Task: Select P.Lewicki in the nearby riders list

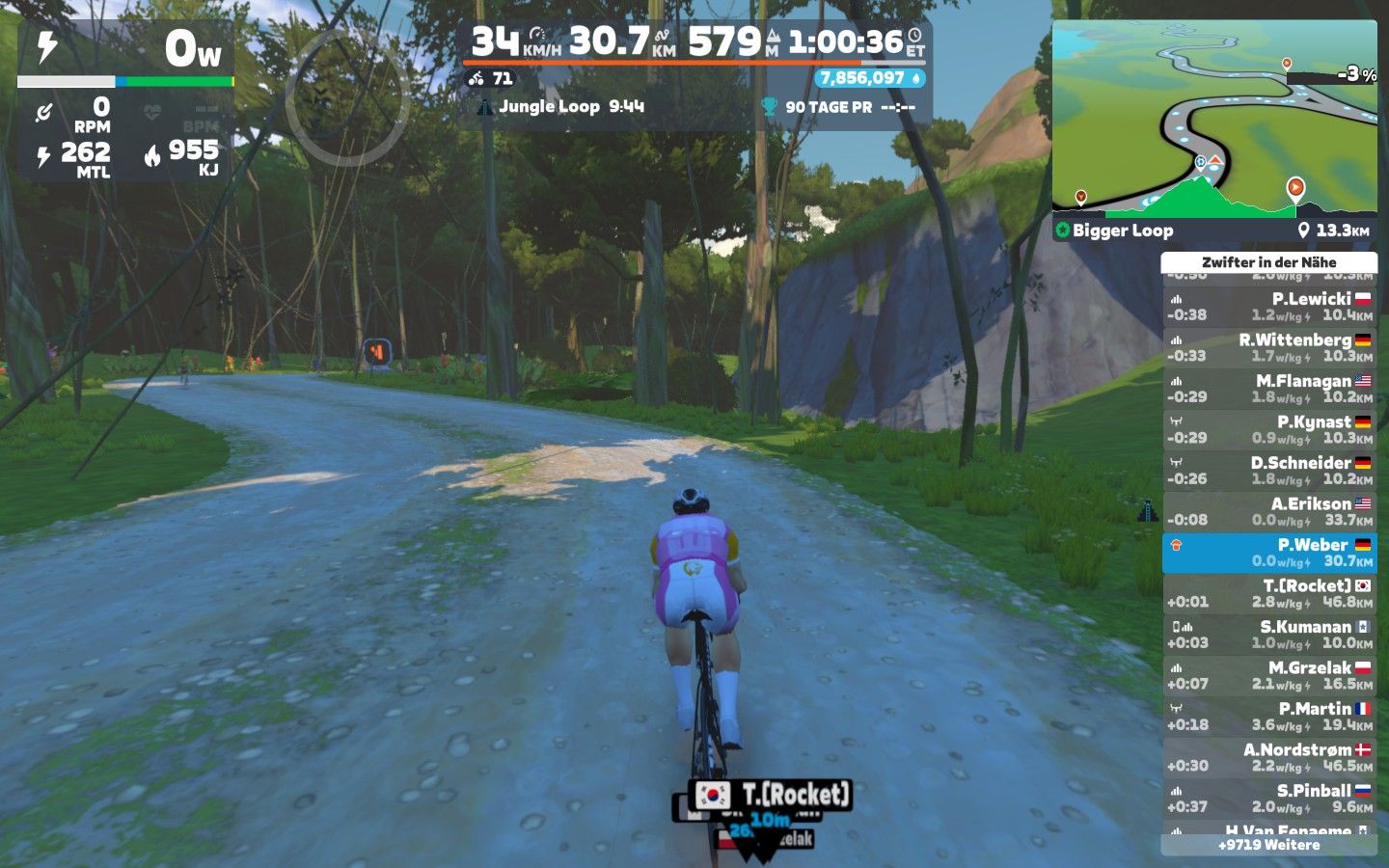Action: click(1268, 307)
